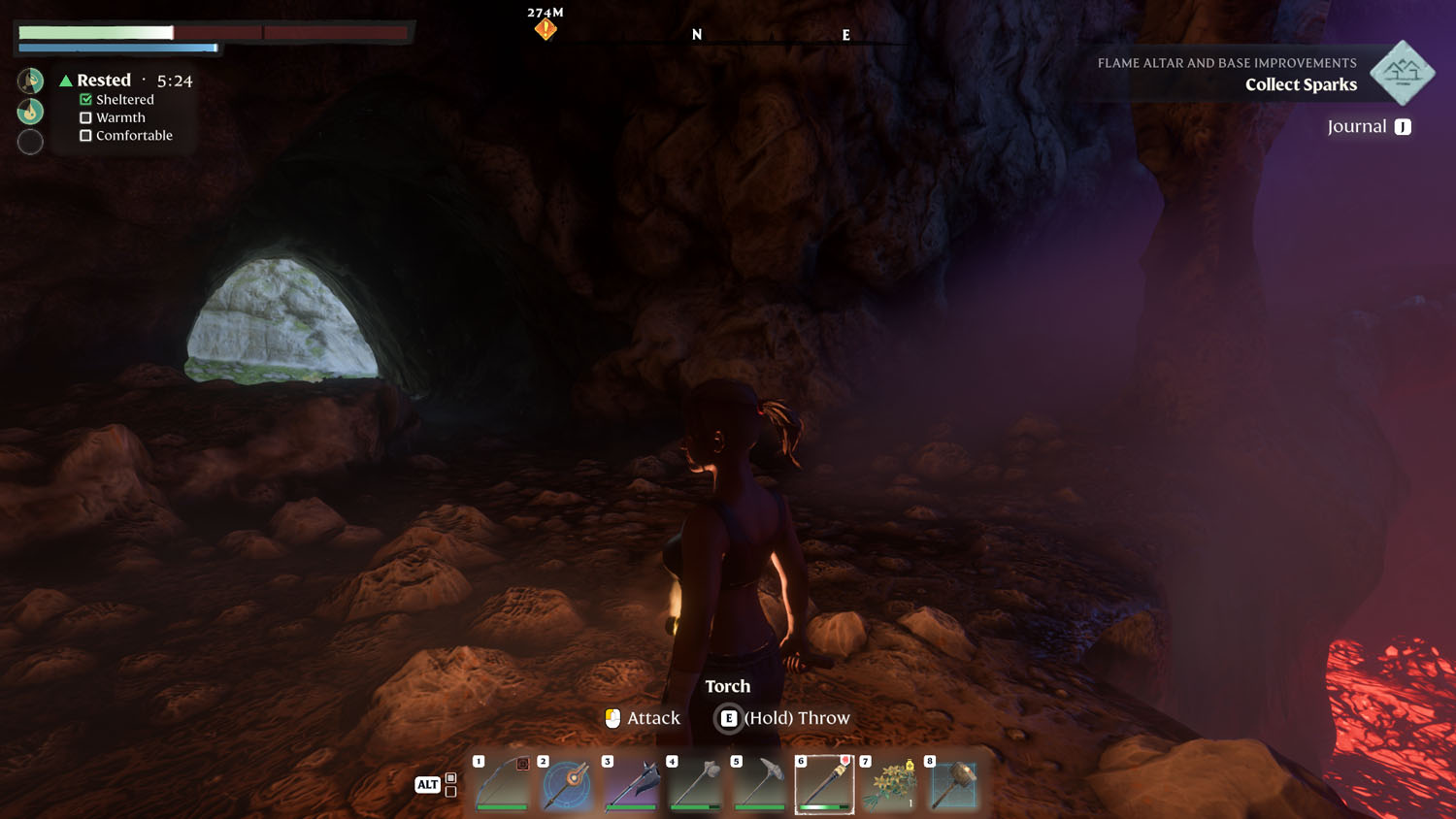
Task: Toggle the ALT hotbar switcher
Action: (428, 784)
